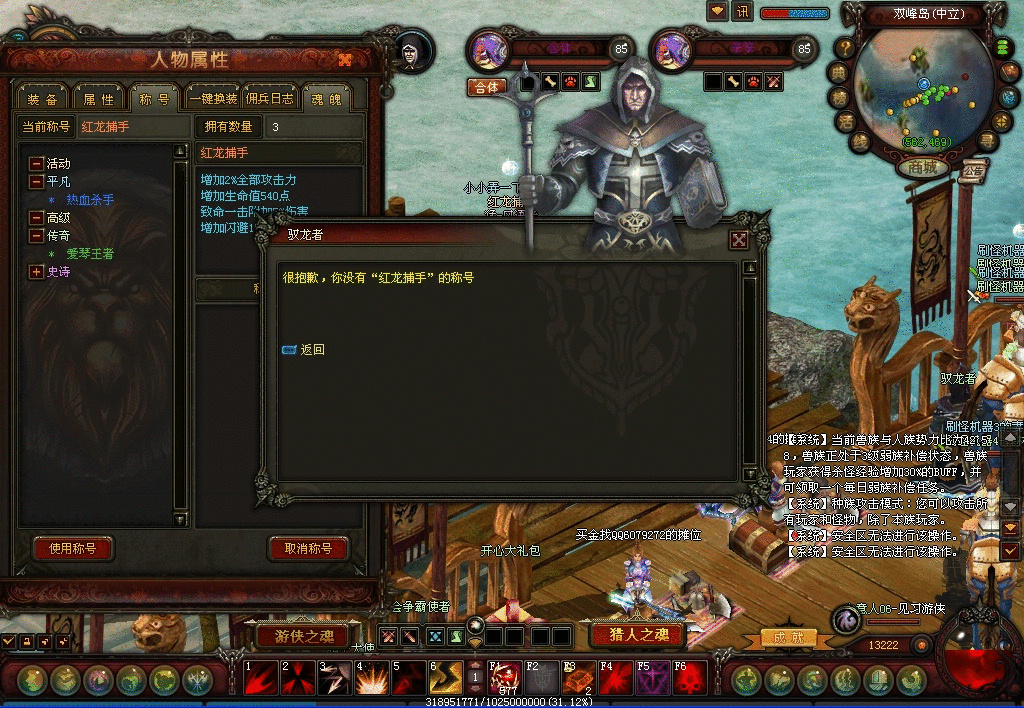Select the 热血杀手 title entry
The width and height of the screenshot is (1024, 708).
click(x=90, y=200)
